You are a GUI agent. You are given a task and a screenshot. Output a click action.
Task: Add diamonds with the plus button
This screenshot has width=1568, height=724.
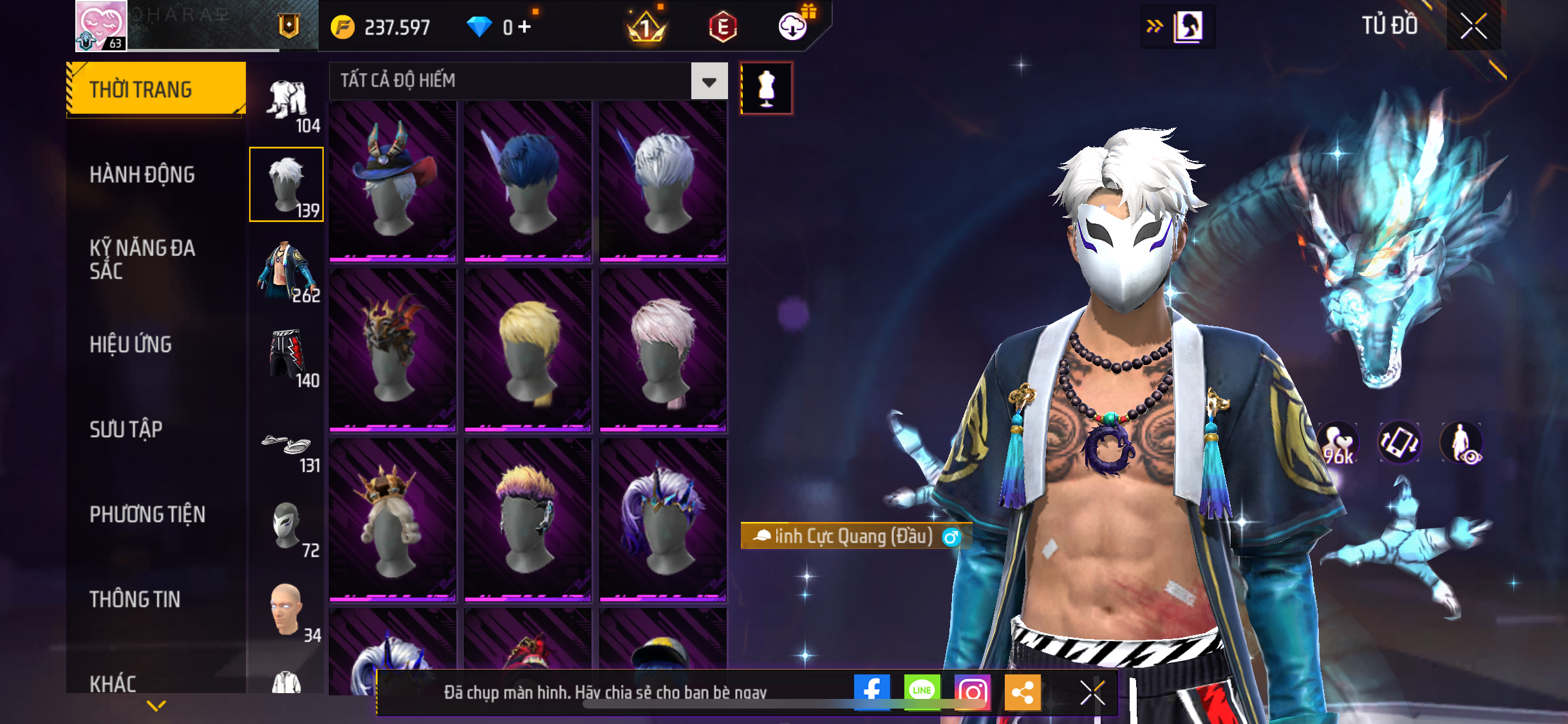pyautogui.click(x=525, y=27)
